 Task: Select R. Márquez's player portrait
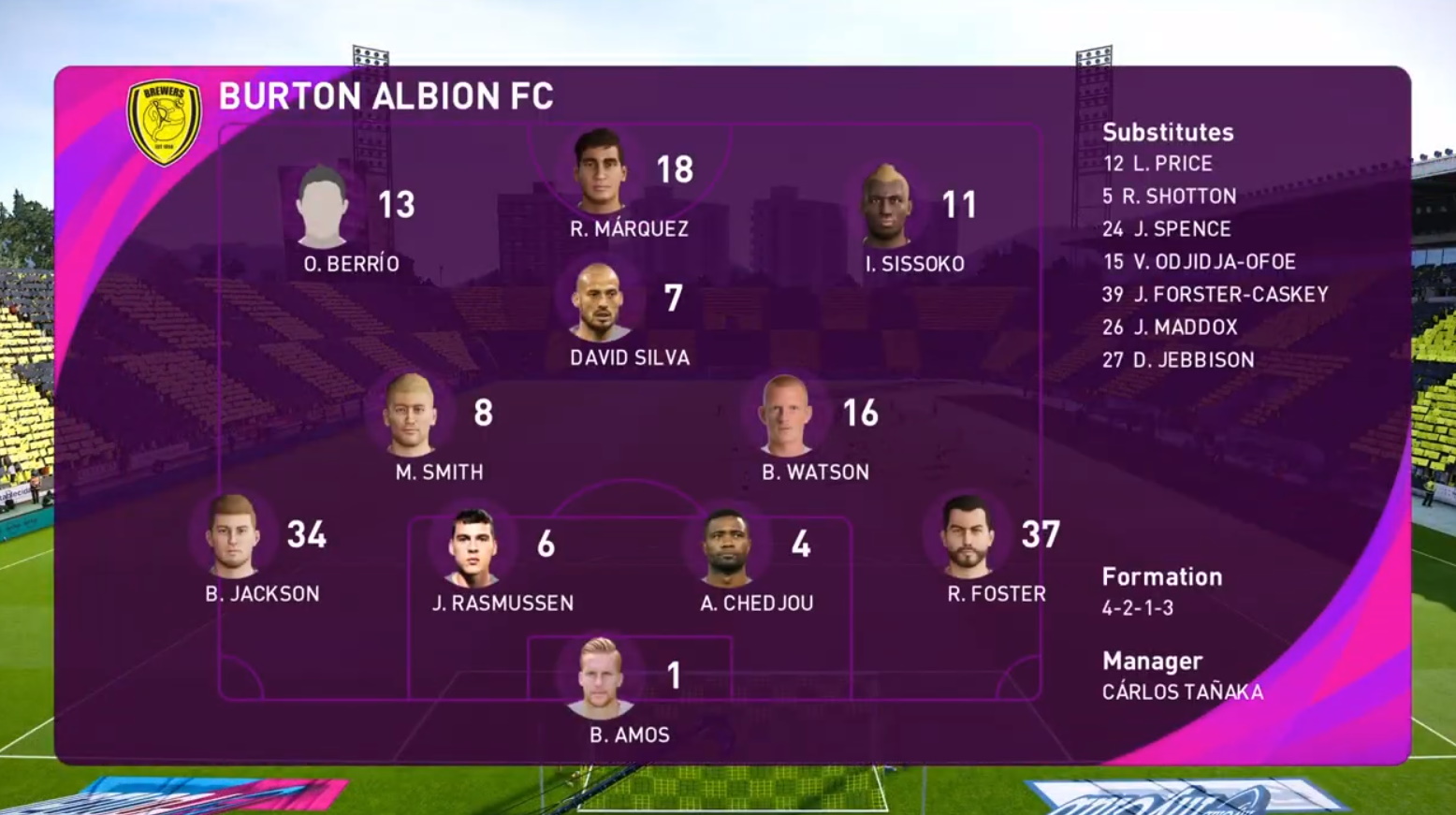coord(600,171)
